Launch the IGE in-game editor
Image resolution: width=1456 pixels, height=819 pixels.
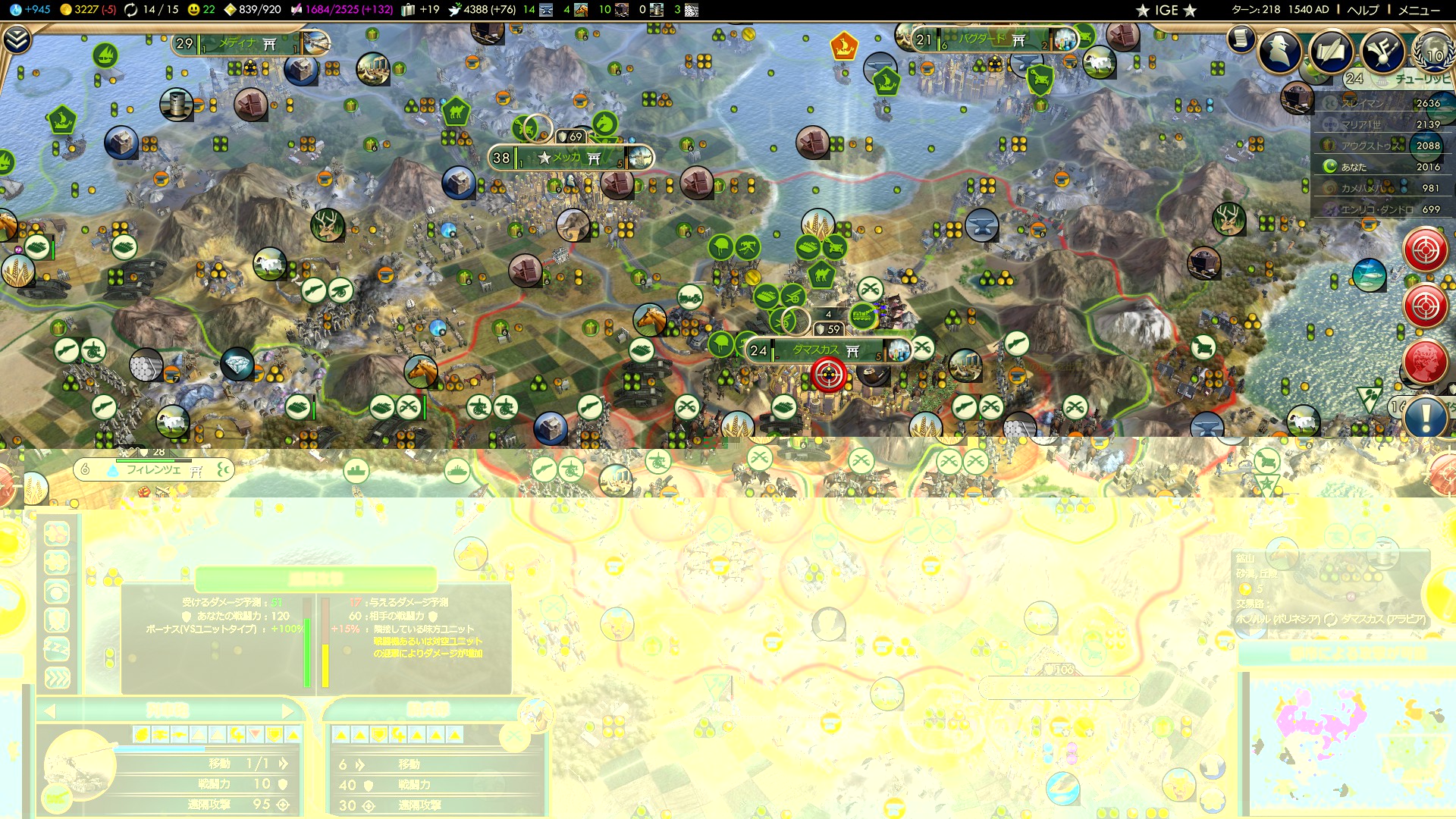pos(1166,10)
